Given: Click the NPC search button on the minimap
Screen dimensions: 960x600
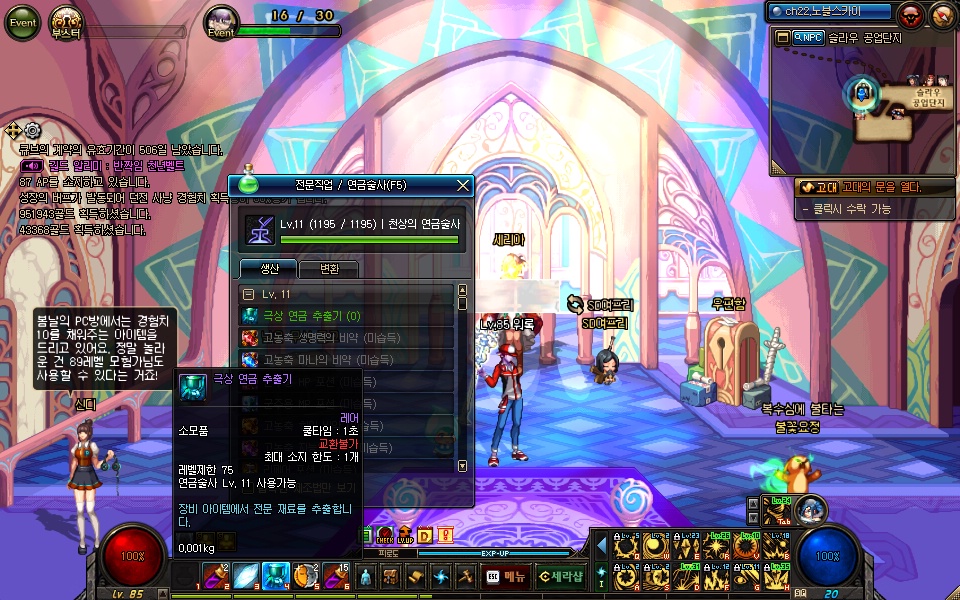Looking at the screenshot, I should [808, 38].
